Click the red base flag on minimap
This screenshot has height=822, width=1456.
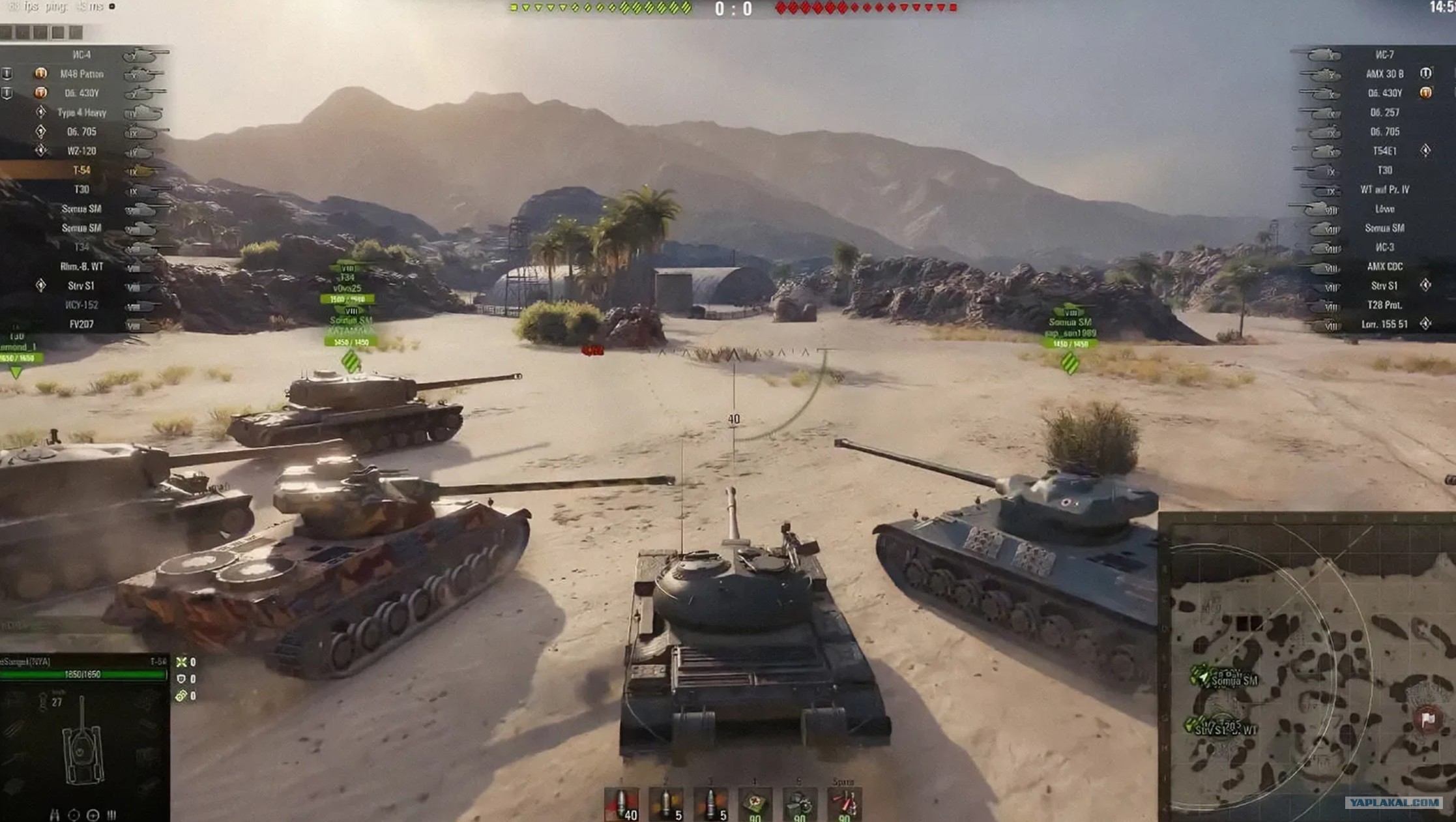pyautogui.click(x=1427, y=720)
